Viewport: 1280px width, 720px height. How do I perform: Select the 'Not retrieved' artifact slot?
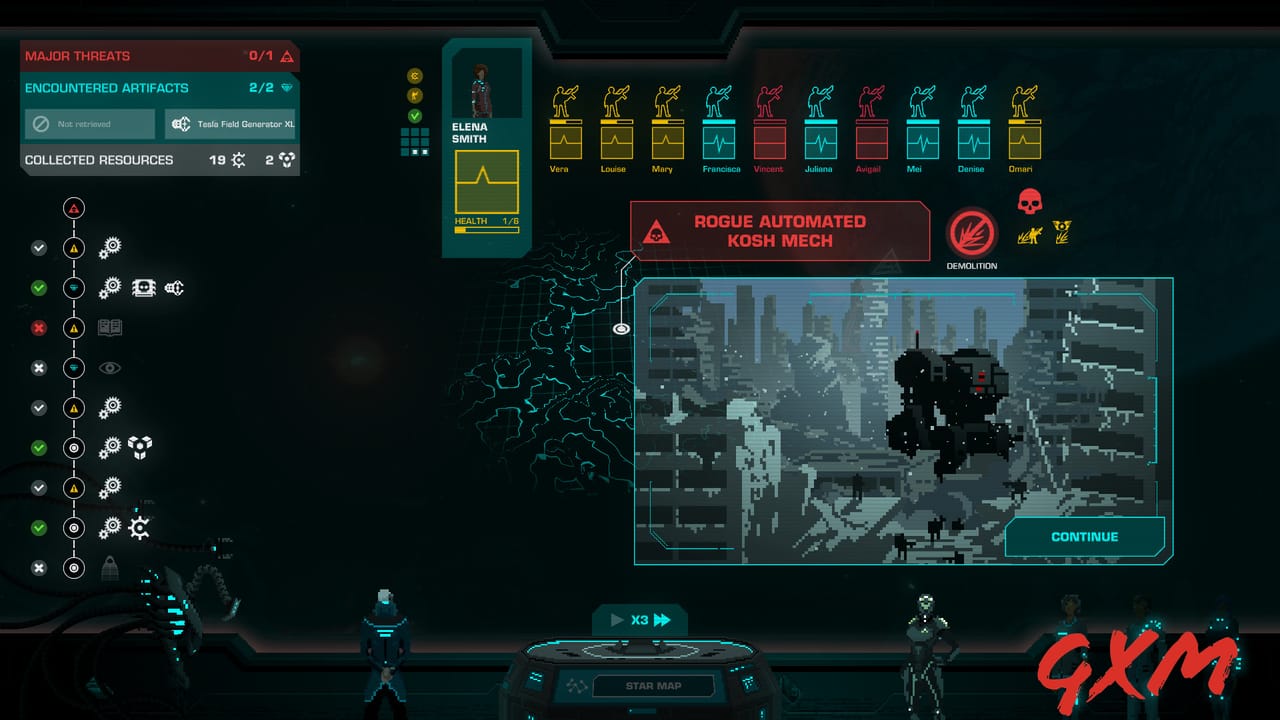[x=90, y=124]
